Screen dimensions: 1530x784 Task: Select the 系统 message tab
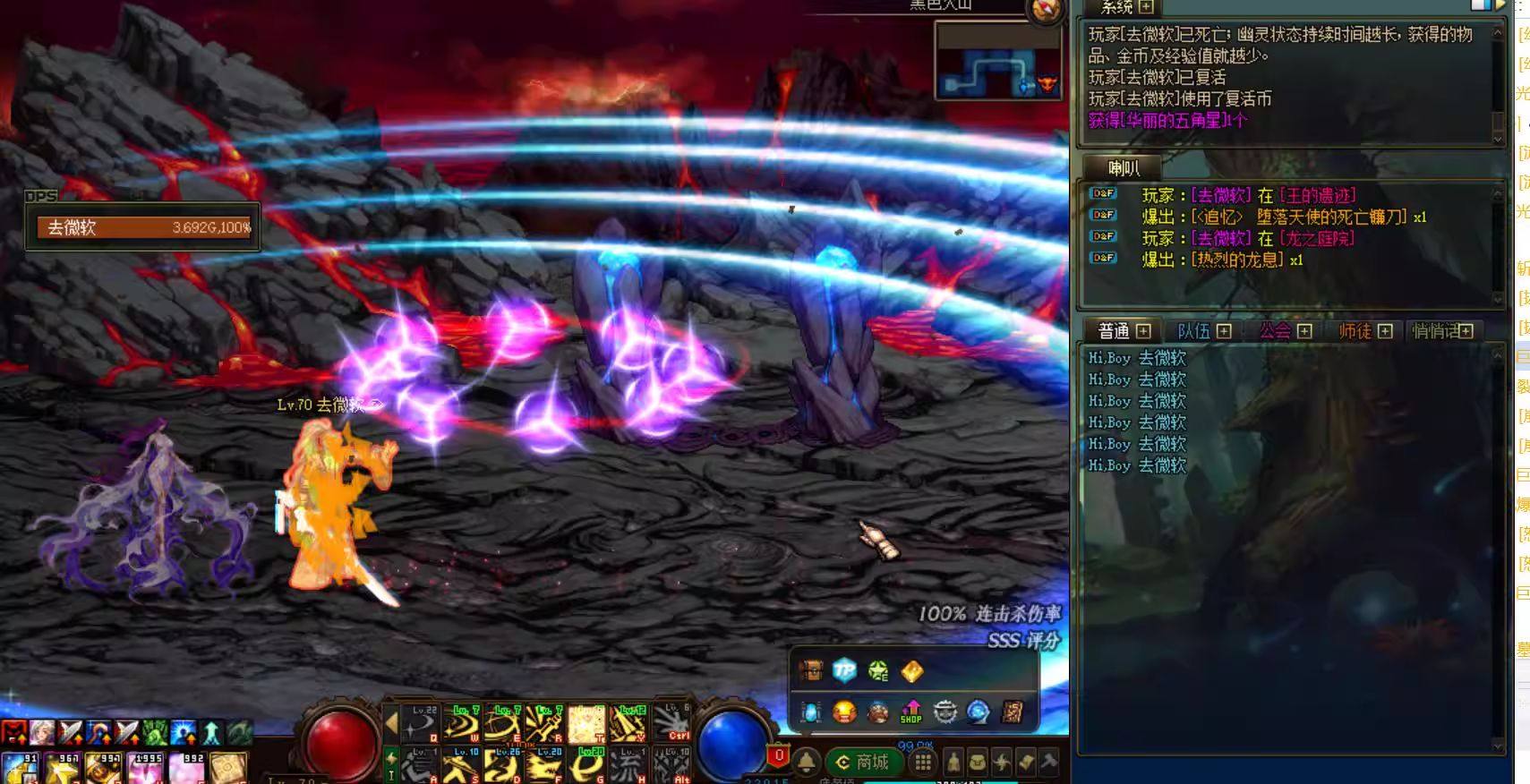(1116, 8)
